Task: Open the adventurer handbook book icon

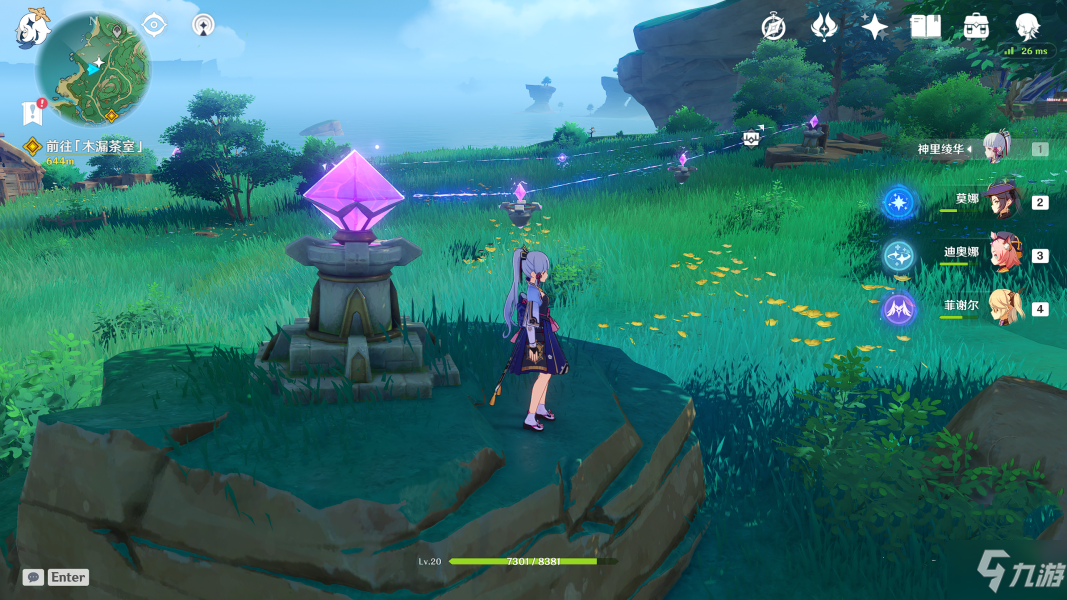Action: [926, 27]
